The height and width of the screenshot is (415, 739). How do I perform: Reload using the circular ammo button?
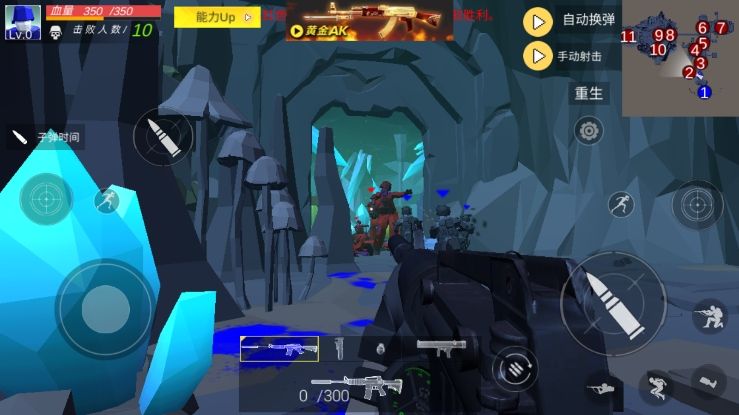coord(515,367)
